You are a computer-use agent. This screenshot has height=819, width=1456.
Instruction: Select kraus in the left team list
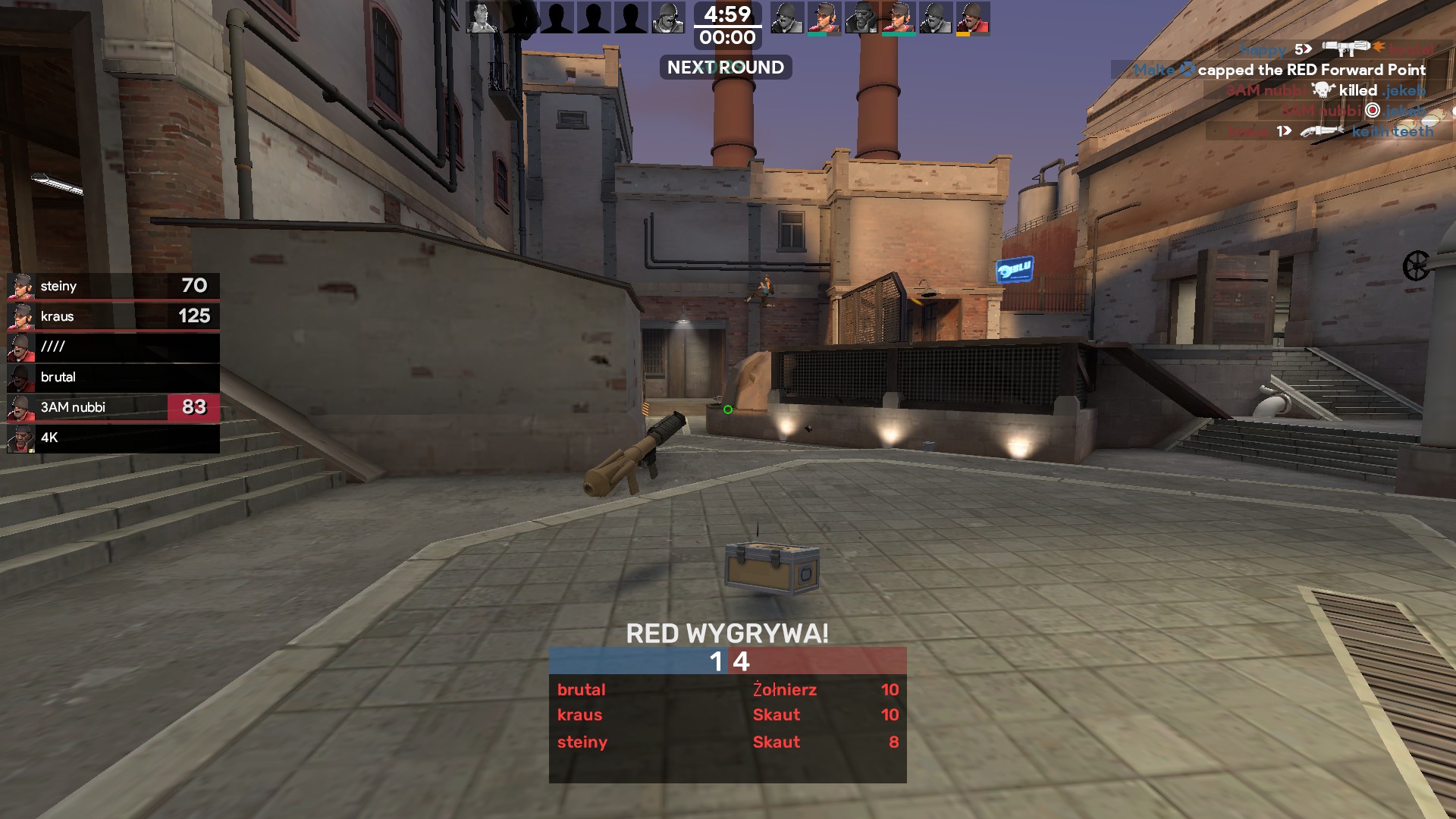(114, 316)
